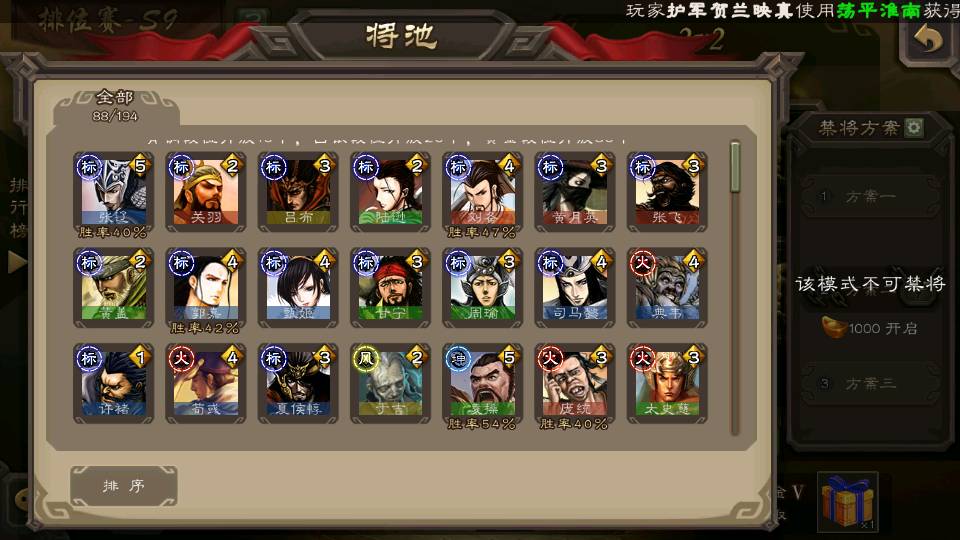The width and height of the screenshot is (960, 540).
Task: Select the 全部 tab
Action: [x=115, y=104]
